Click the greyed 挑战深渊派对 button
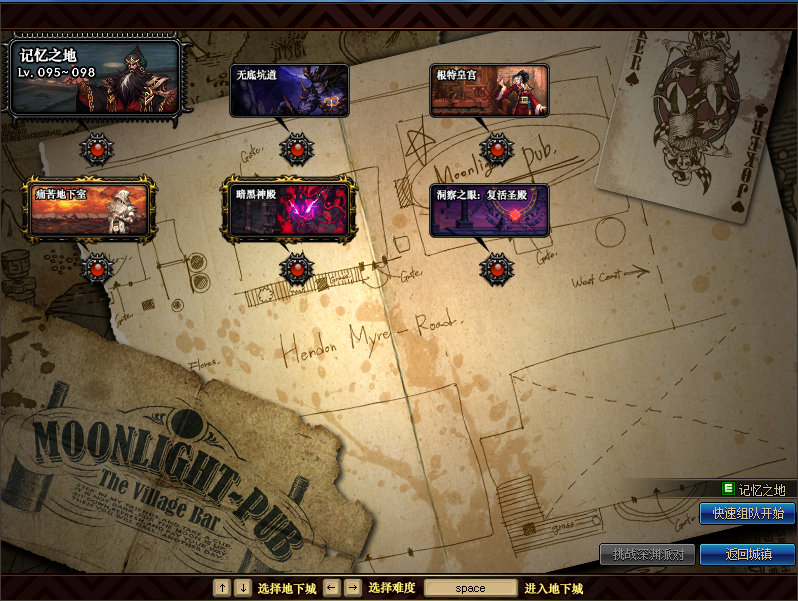The width and height of the screenshot is (798, 601). [647, 554]
